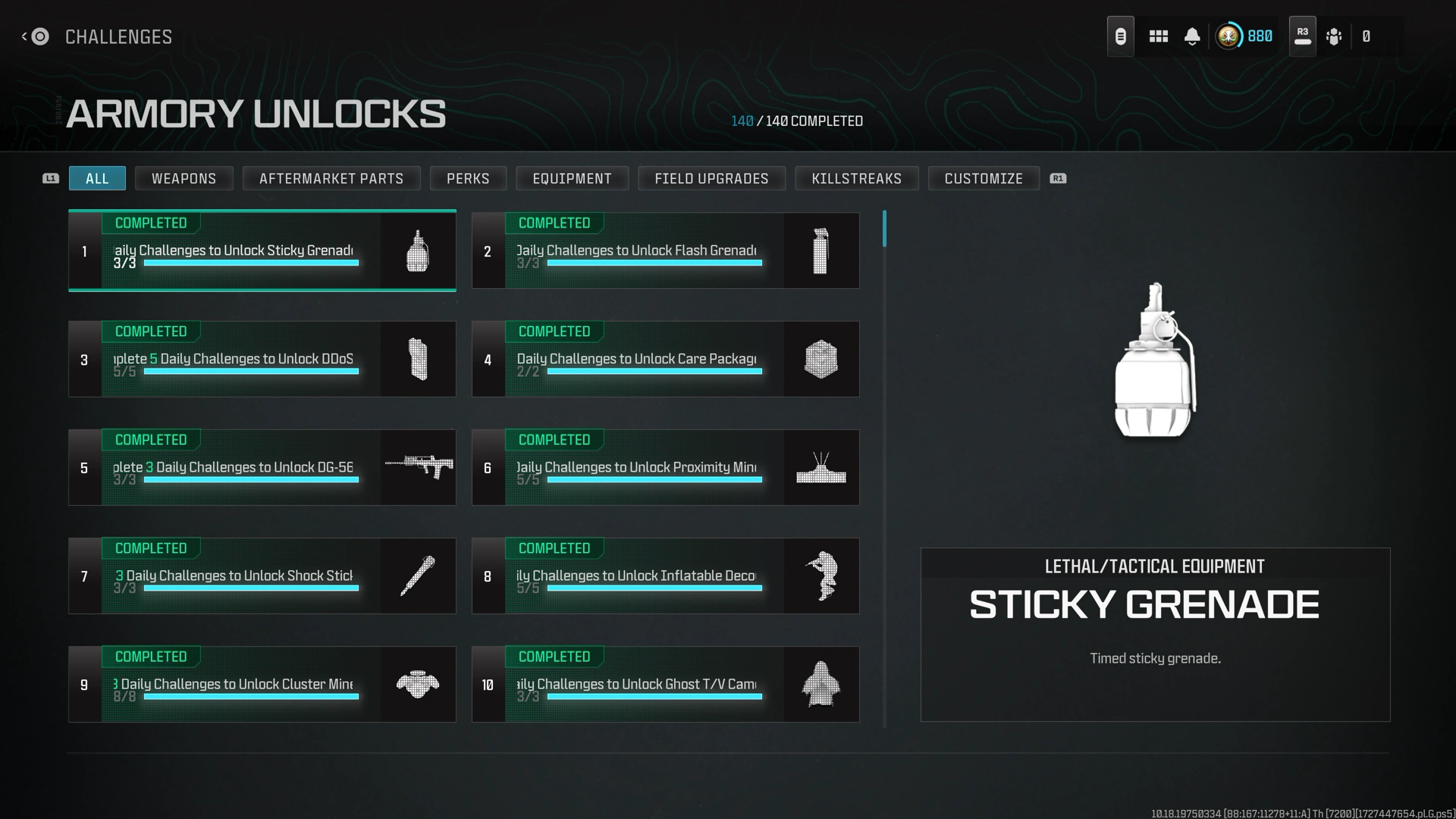Select the Sticky Grenade challenge icon
Image resolution: width=1456 pixels, height=819 pixels.
(x=418, y=250)
